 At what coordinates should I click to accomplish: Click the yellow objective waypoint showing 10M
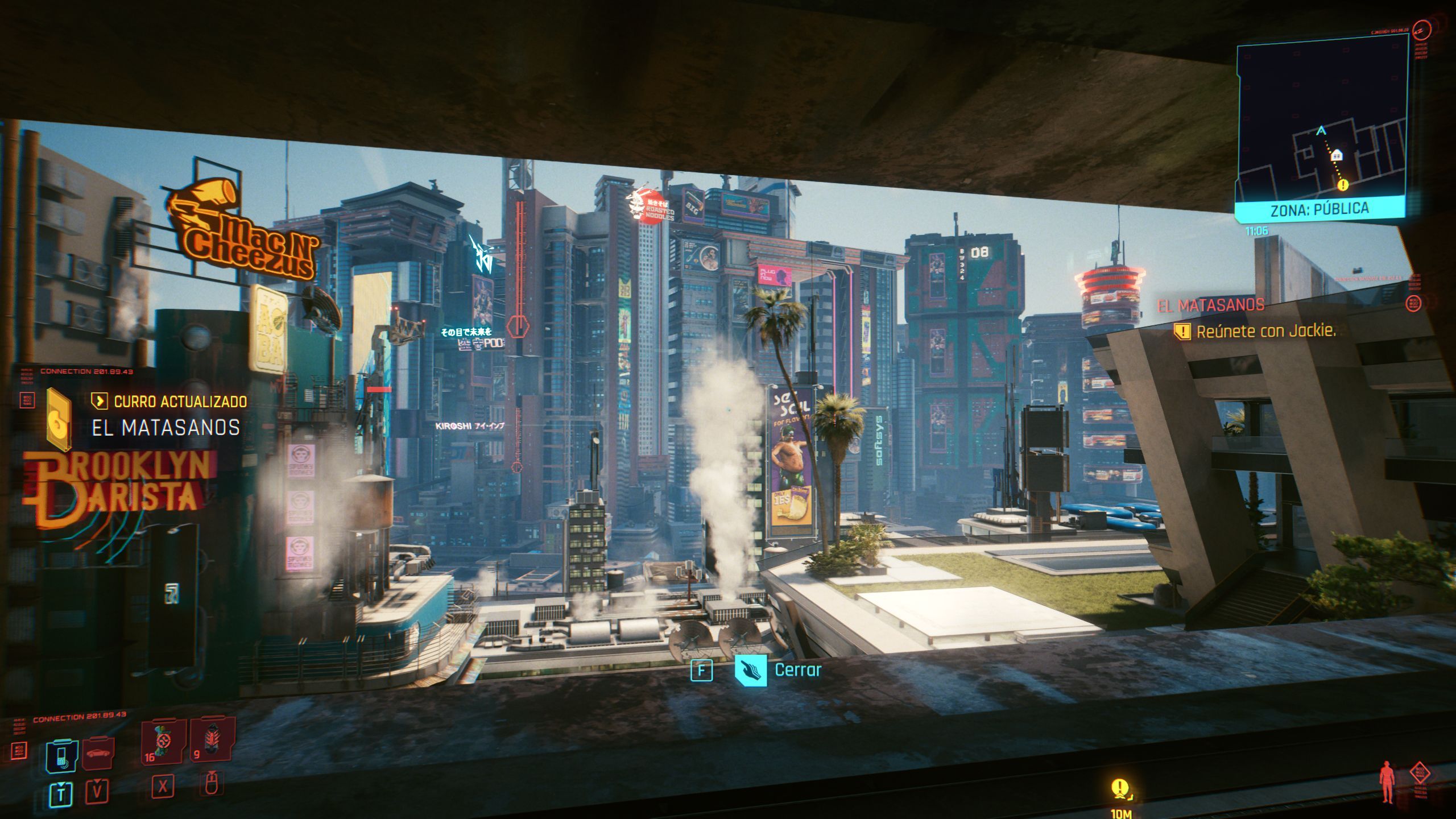coord(1119,789)
